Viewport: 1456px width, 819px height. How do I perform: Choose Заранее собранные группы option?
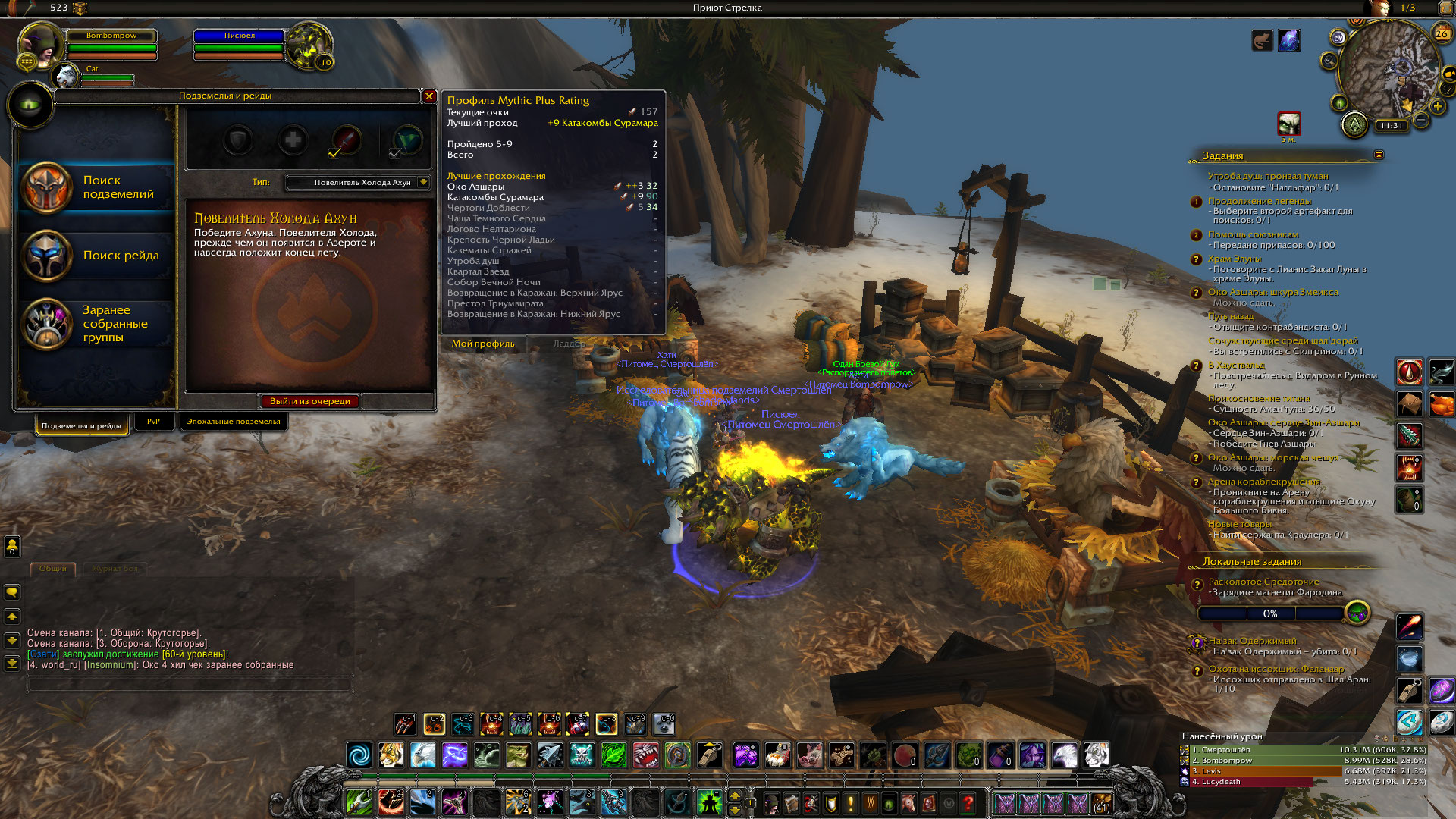pyautogui.click(x=97, y=324)
